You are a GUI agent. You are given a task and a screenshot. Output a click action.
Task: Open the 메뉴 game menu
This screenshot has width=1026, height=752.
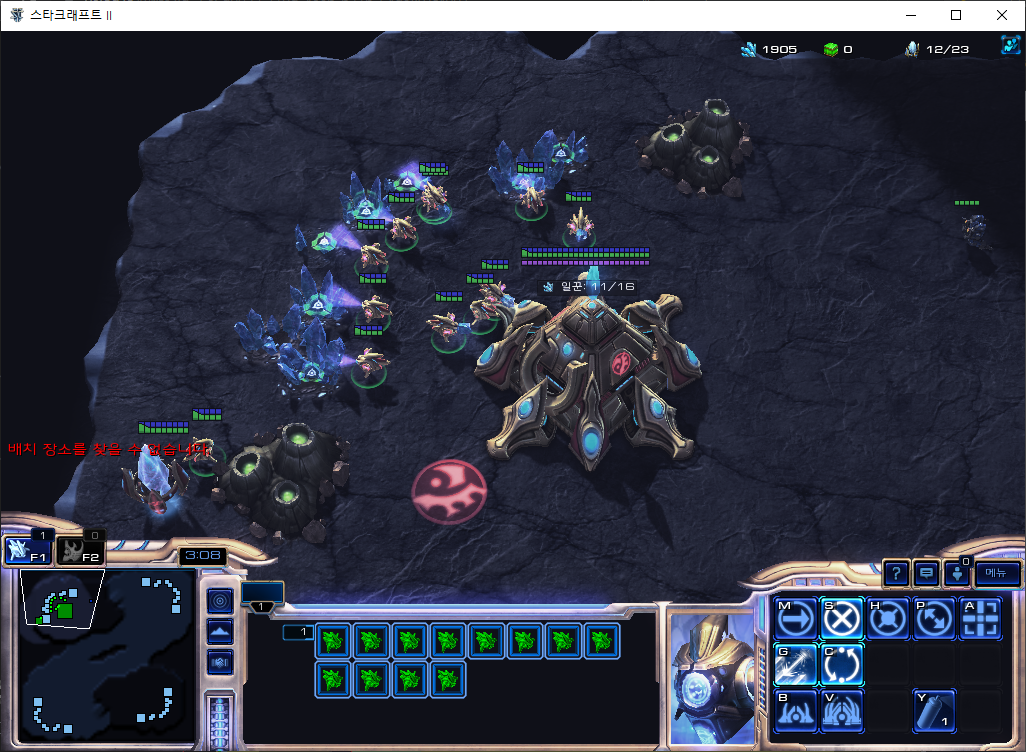[997, 573]
